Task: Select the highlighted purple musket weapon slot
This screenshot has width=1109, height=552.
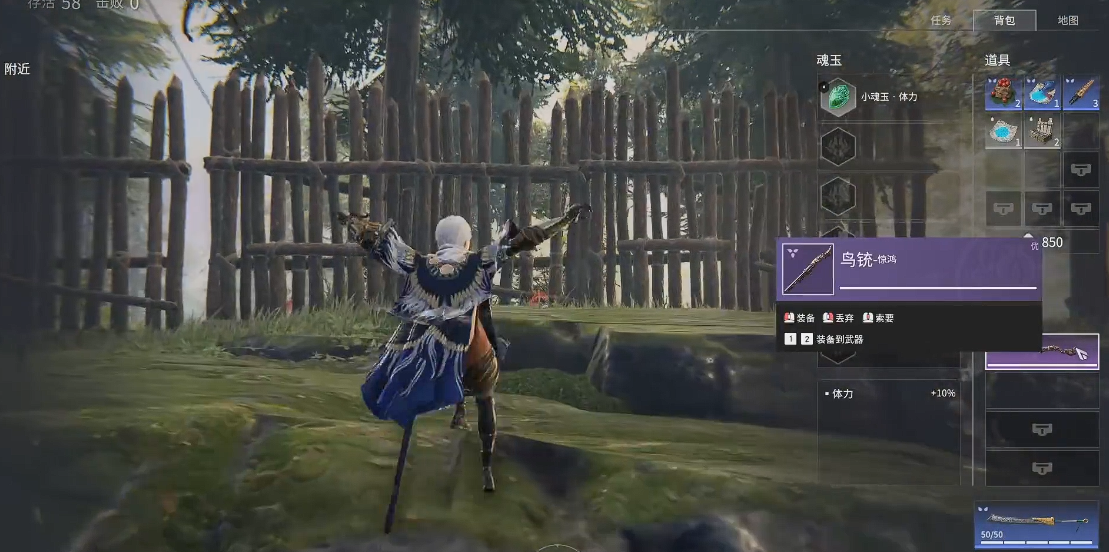Action: 1042,352
